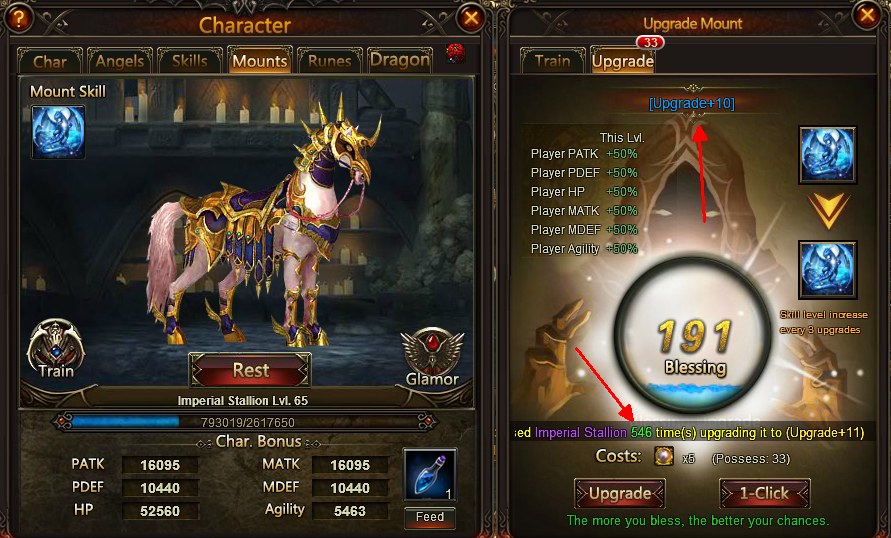
Task: Click the round Train mount button
Action: pos(56,350)
